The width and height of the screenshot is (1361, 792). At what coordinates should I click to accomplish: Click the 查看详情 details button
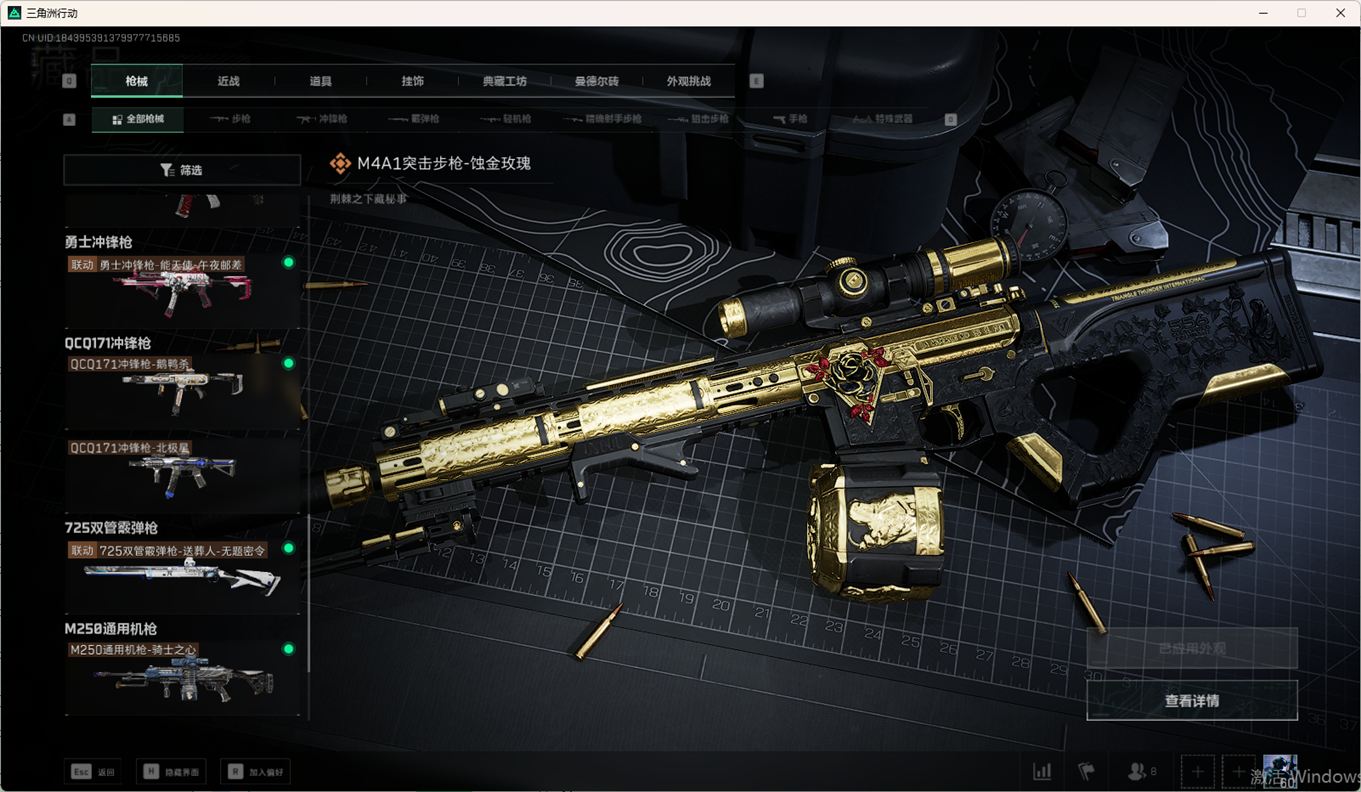click(x=1191, y=701)
